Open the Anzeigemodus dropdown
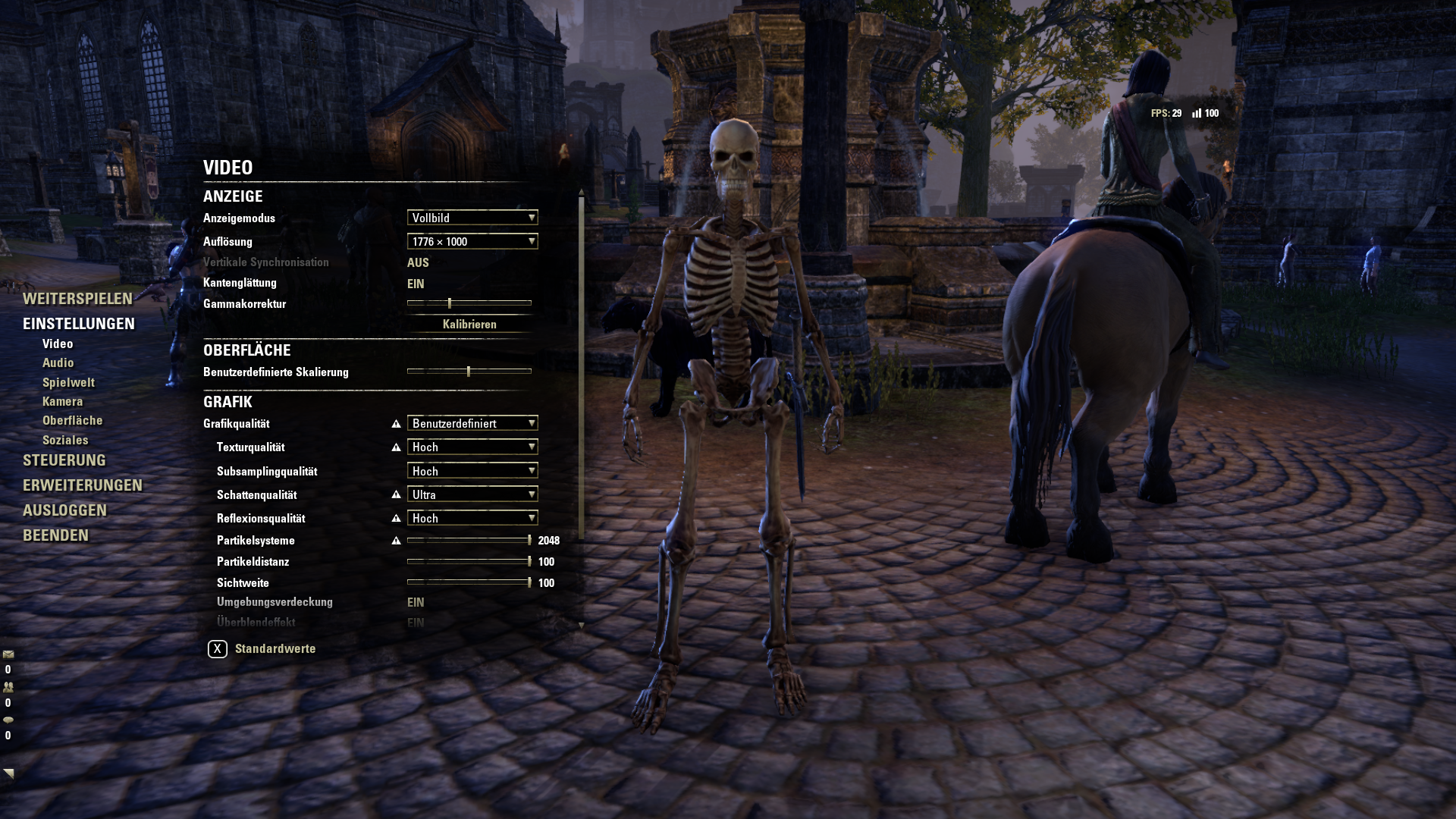The height and width of the screenshot is (819, 1456). [x=472, y=218]
